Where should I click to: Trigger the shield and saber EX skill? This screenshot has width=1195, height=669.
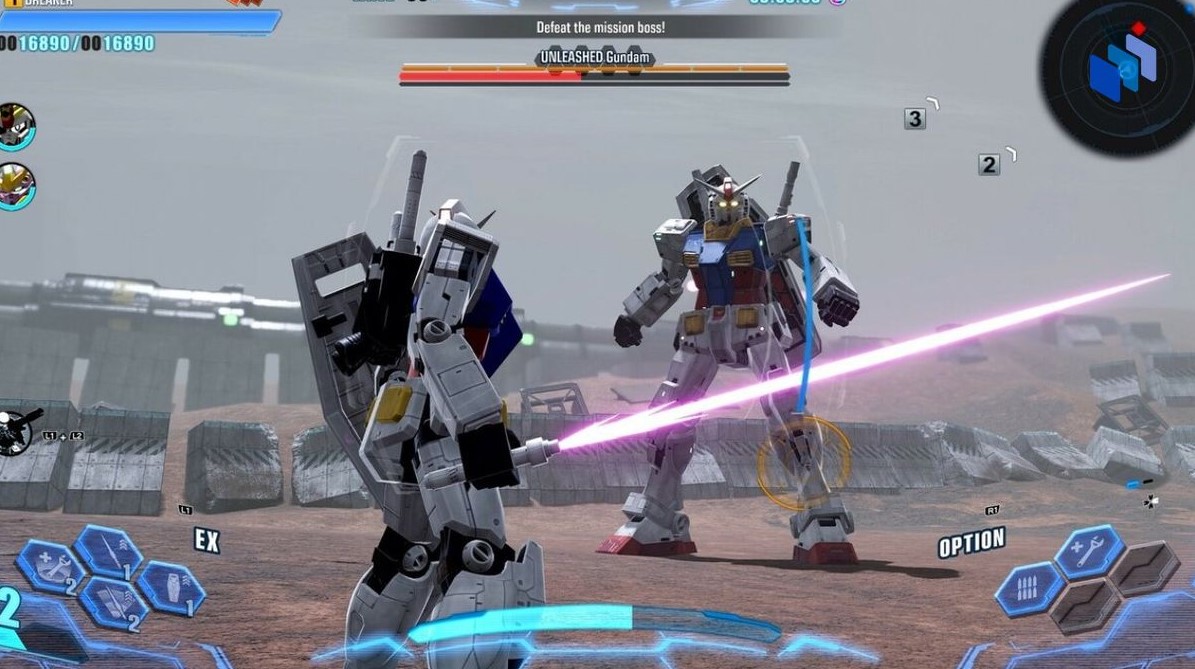(113, 603)
